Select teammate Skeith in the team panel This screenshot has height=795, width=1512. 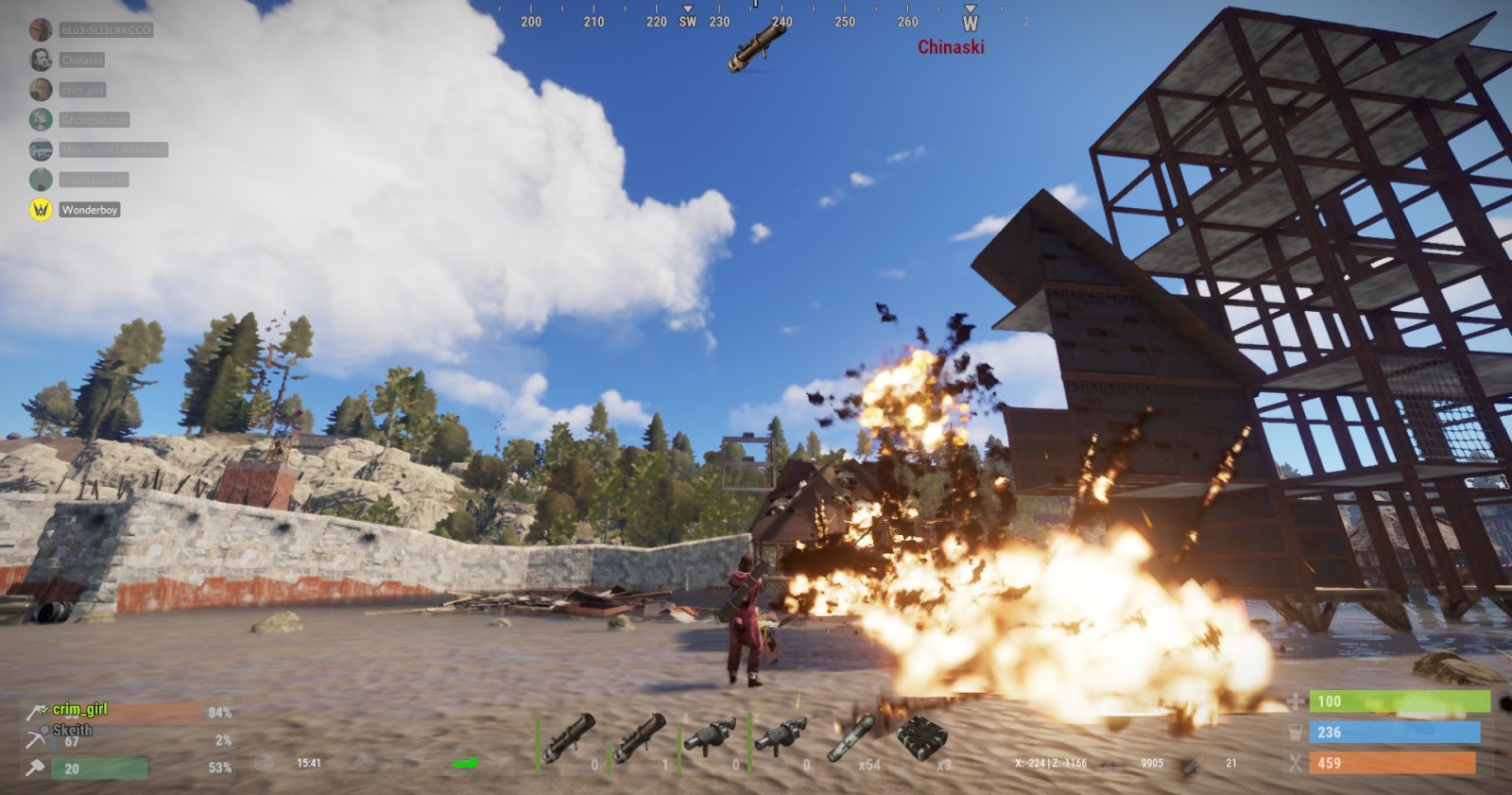(72, 730)
